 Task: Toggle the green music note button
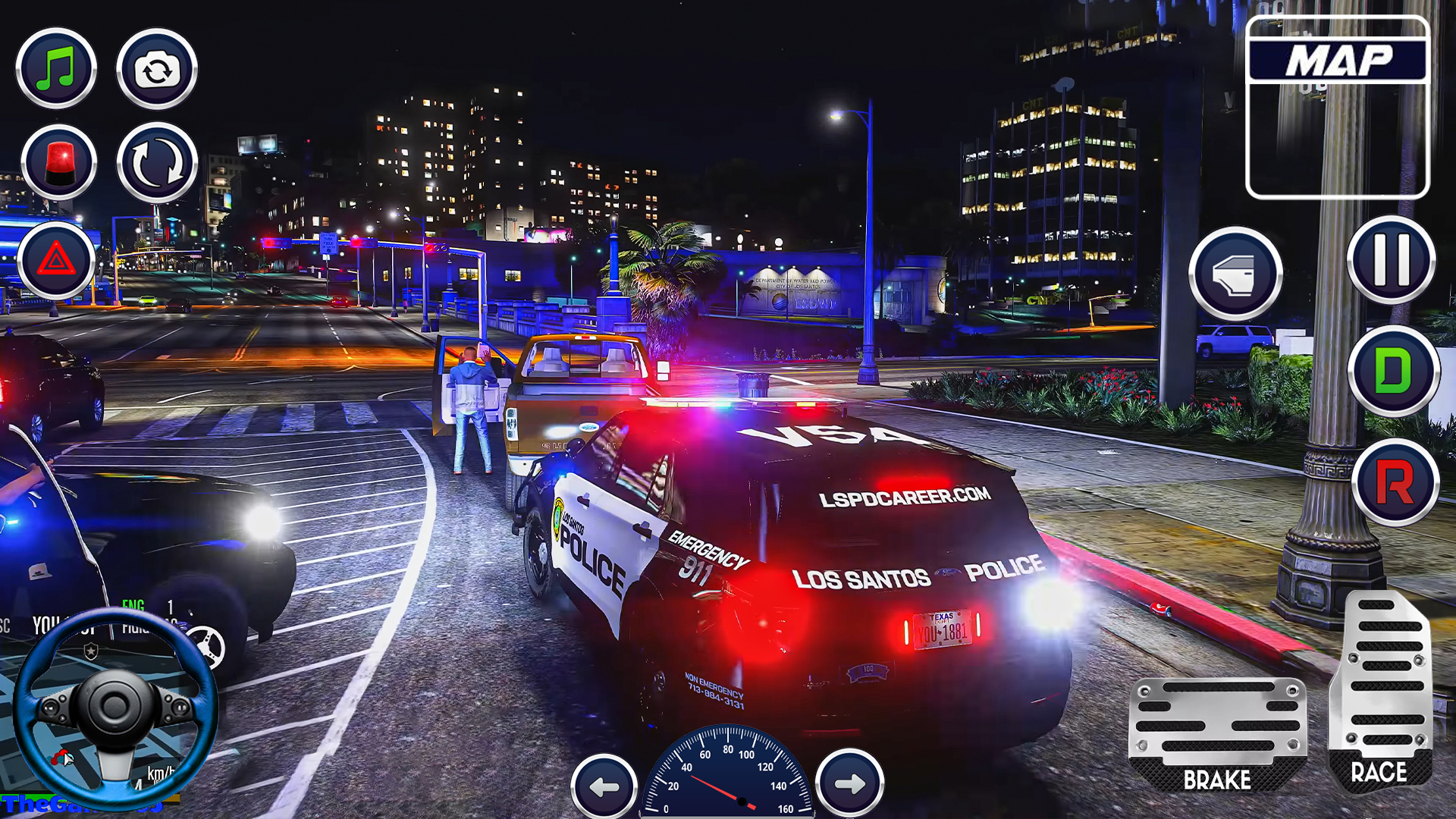pos(57,69)
